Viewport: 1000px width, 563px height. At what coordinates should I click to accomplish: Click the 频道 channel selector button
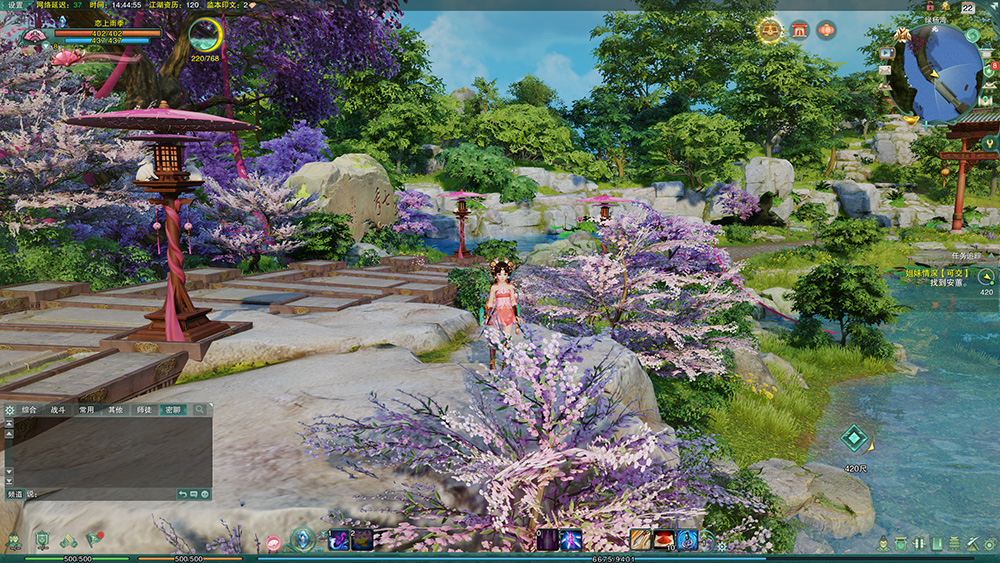[x=15, y=494]
